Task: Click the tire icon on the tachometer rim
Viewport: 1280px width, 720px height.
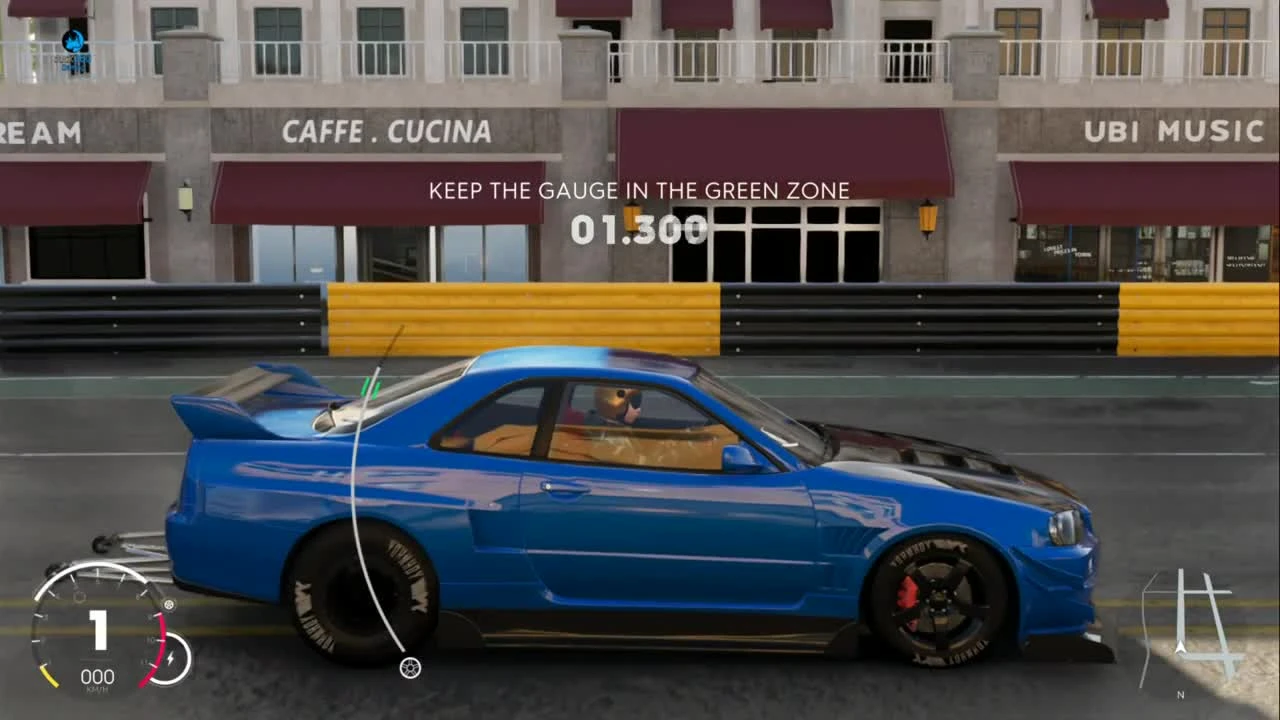Action: 169,605
